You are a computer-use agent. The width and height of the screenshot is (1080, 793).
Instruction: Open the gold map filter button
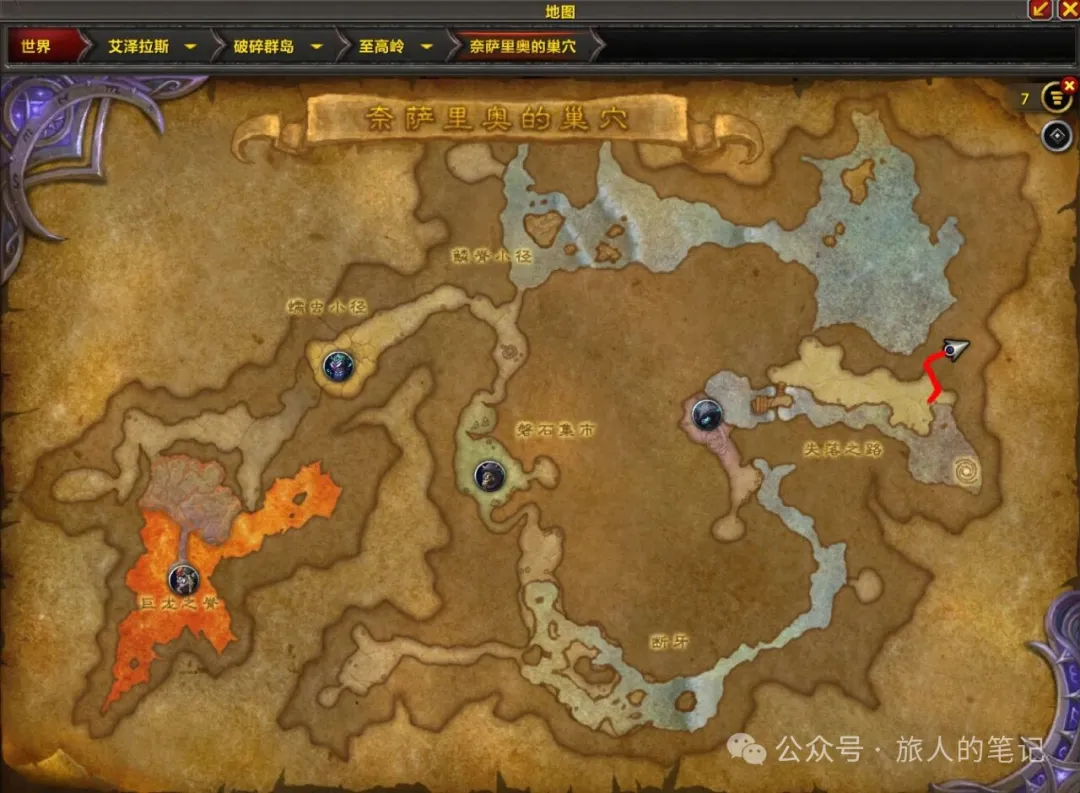tap(1055, 99)
